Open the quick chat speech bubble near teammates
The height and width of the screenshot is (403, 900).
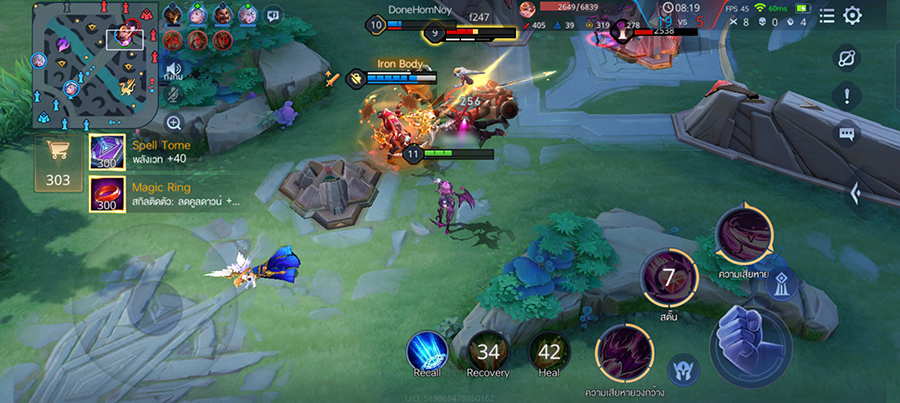[x=273, y=14]
